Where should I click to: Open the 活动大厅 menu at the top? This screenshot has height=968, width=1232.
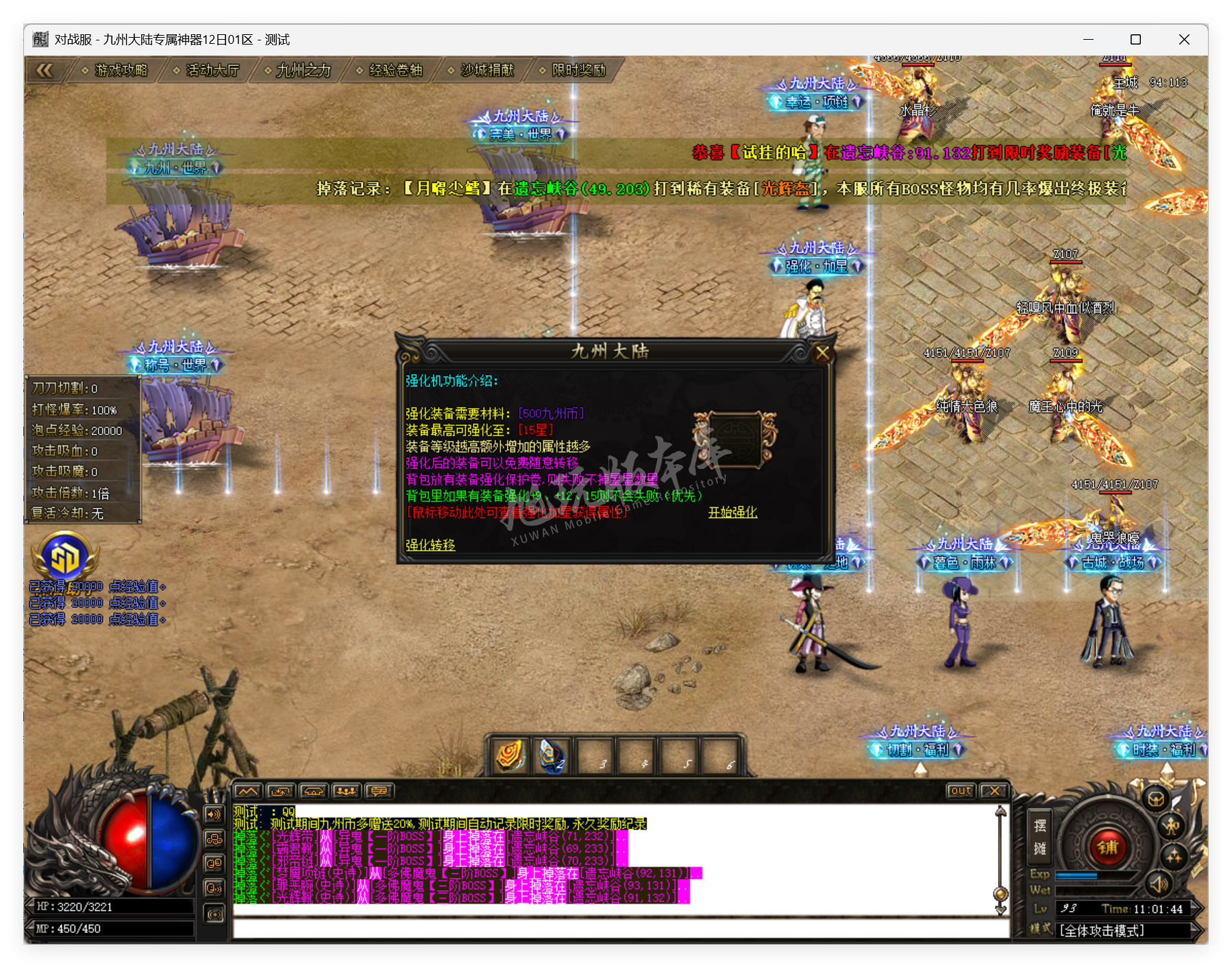[211, 69]
